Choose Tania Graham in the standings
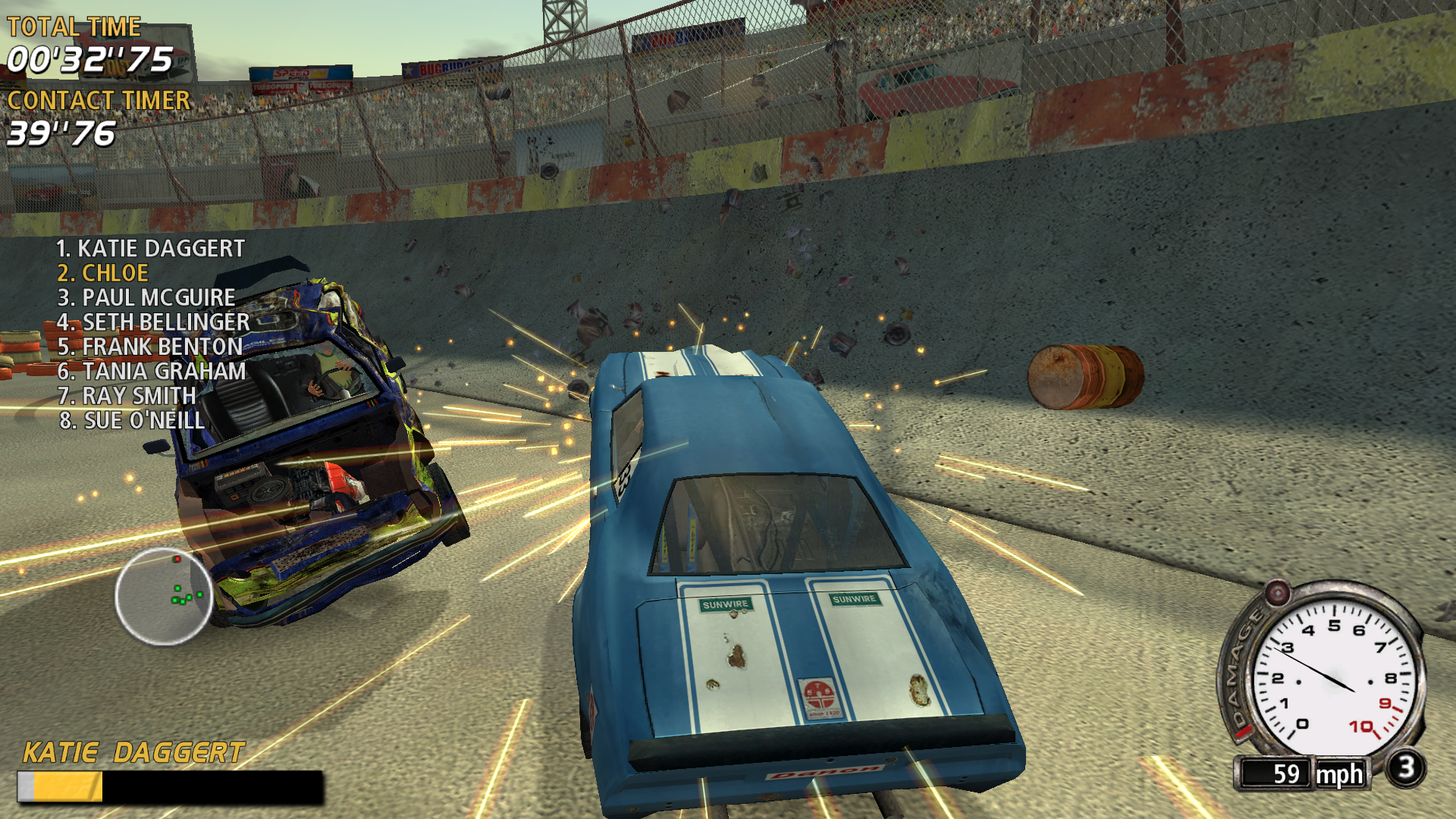Viewport: 1456px width, 819px height. point(152,372)
